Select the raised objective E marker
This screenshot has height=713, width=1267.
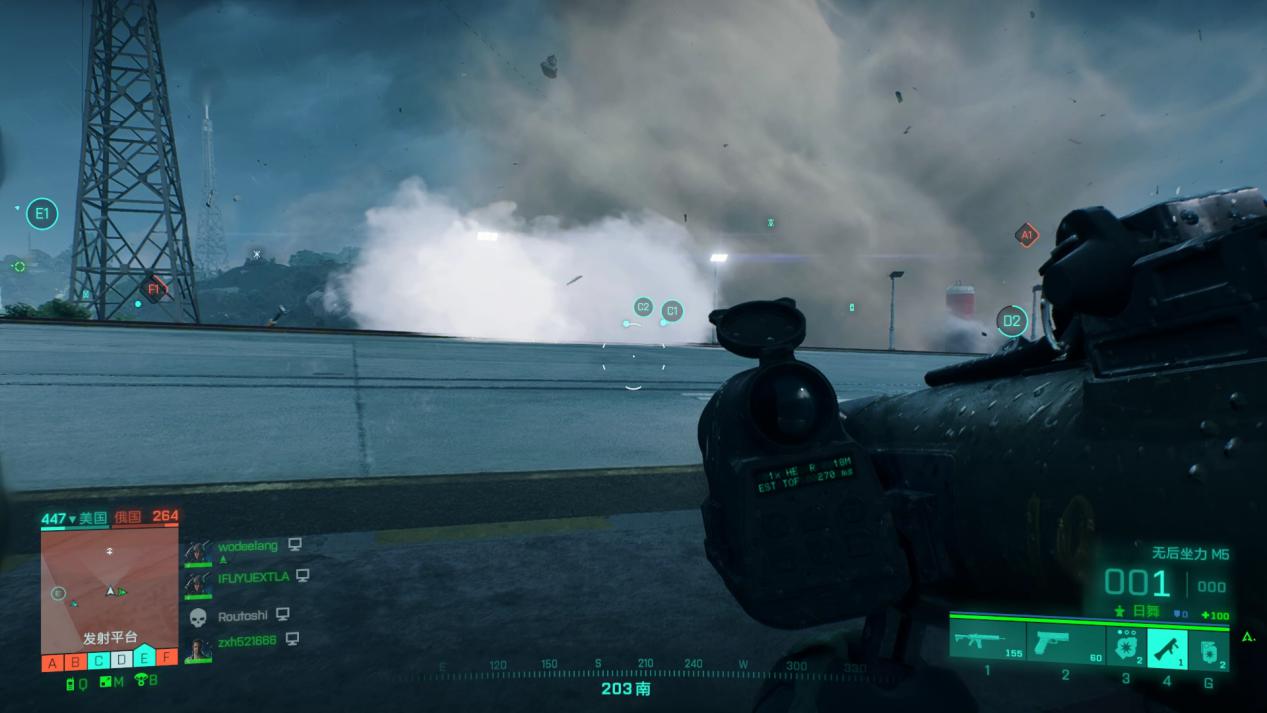coord(145,657)
